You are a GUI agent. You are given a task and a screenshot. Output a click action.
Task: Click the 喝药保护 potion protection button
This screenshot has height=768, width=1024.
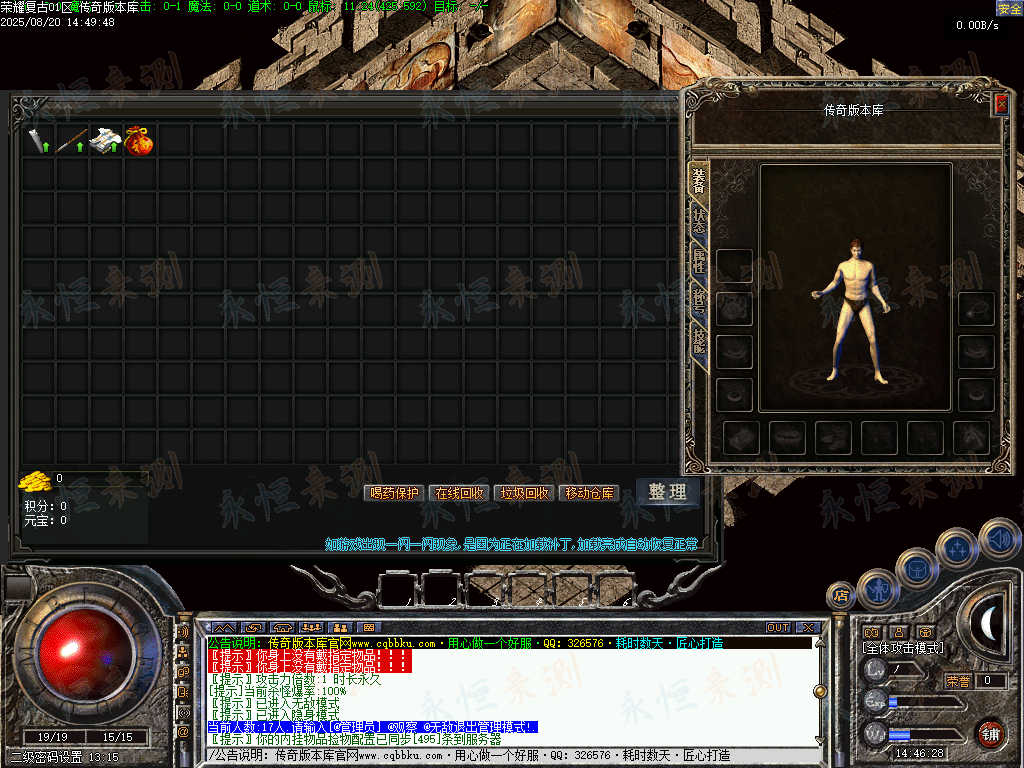point(395,493)
